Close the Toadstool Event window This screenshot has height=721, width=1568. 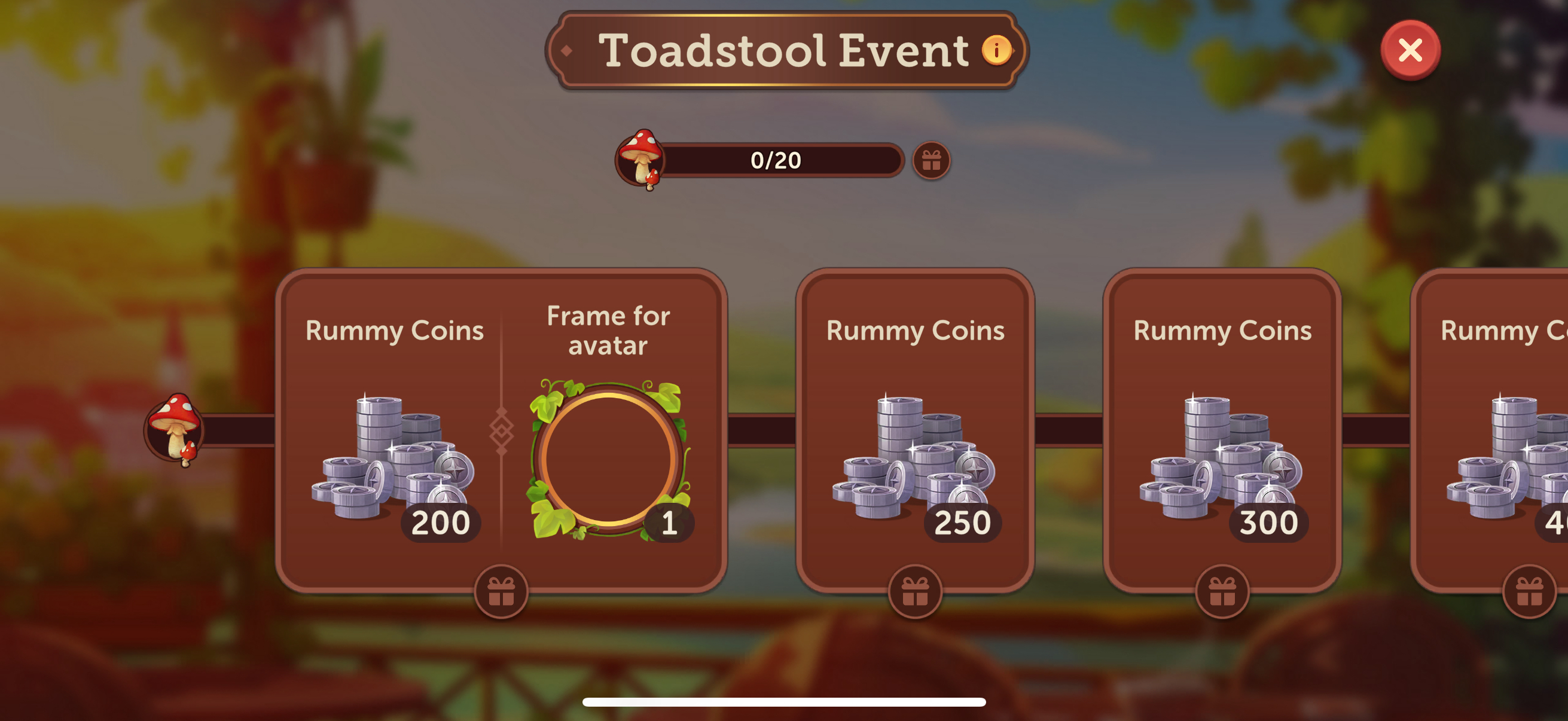pos(1410,50)
